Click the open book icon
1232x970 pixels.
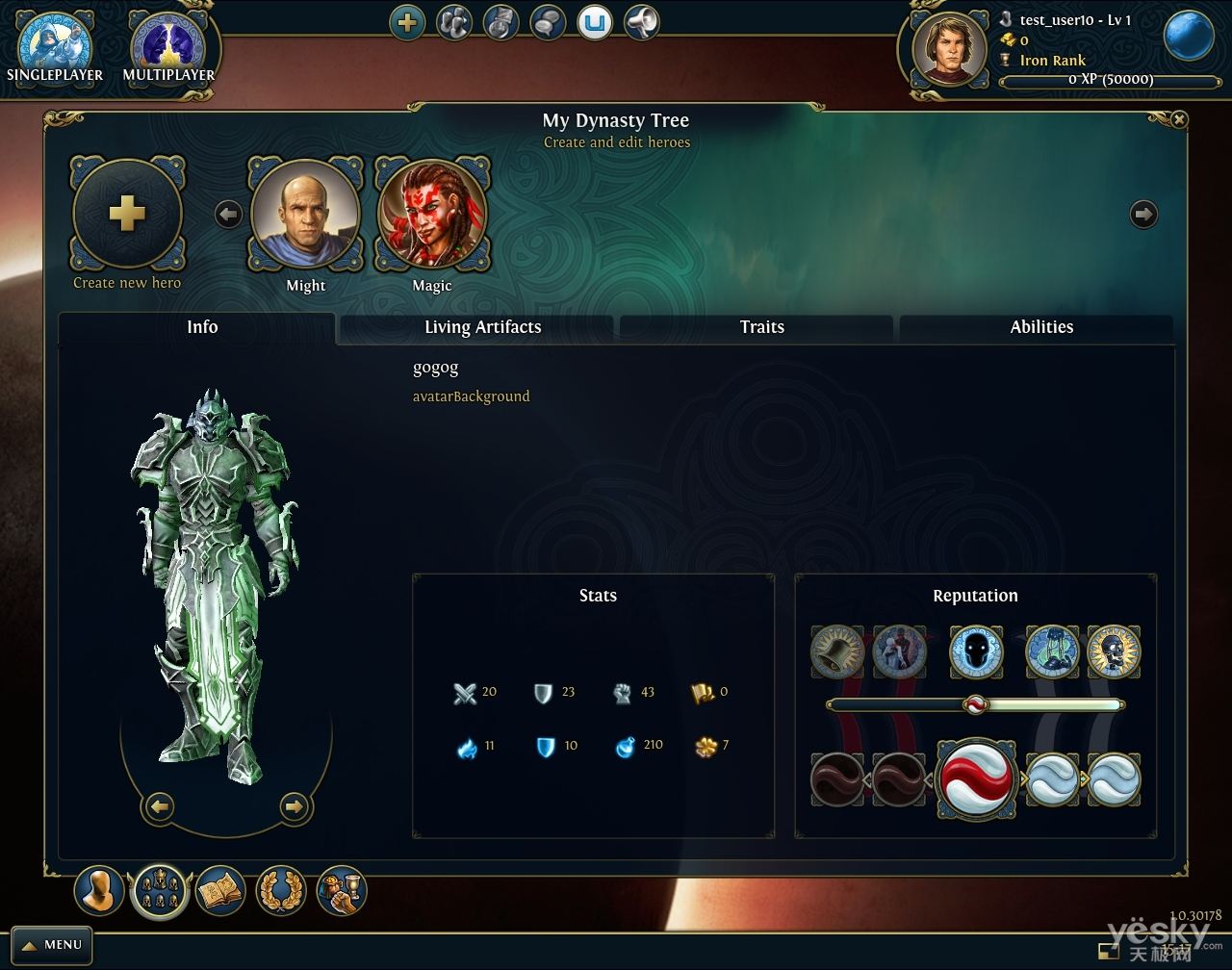[x=220, y=891]
